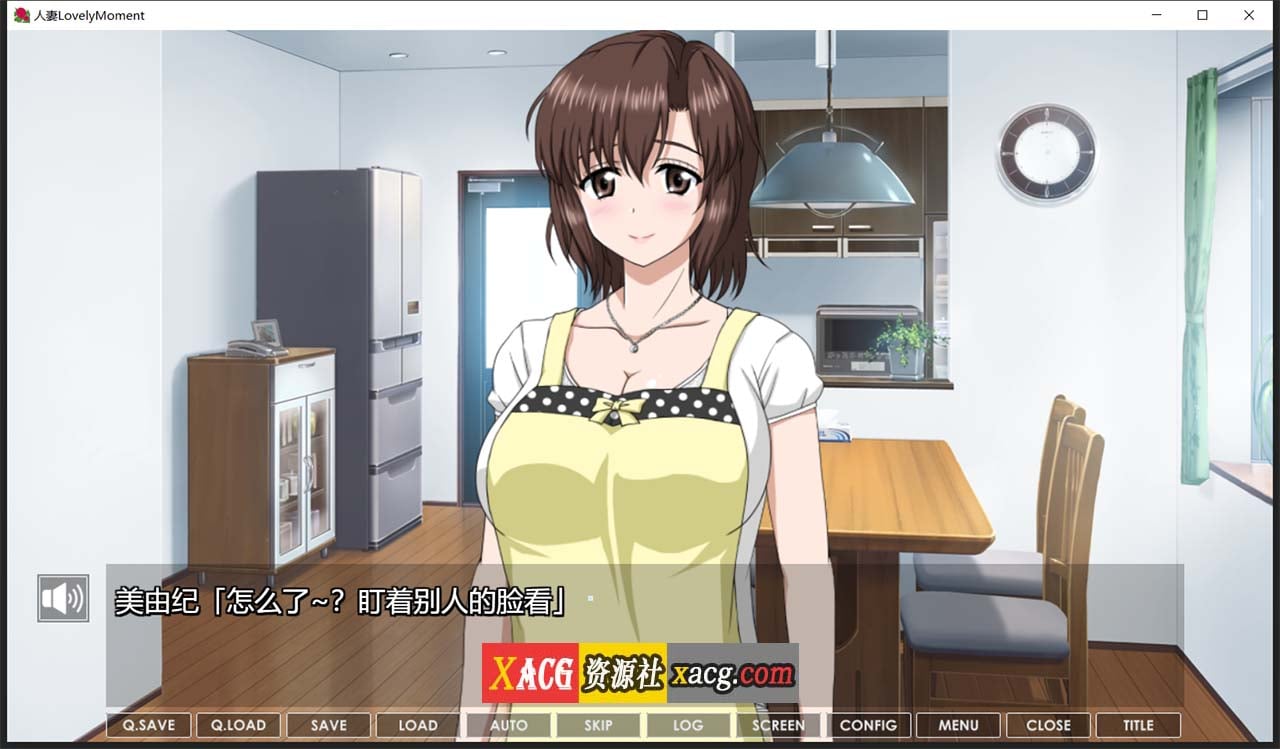This screenshot has width=1280, height=749.
Task: Minimize the game window
Action: (1155, 15)
